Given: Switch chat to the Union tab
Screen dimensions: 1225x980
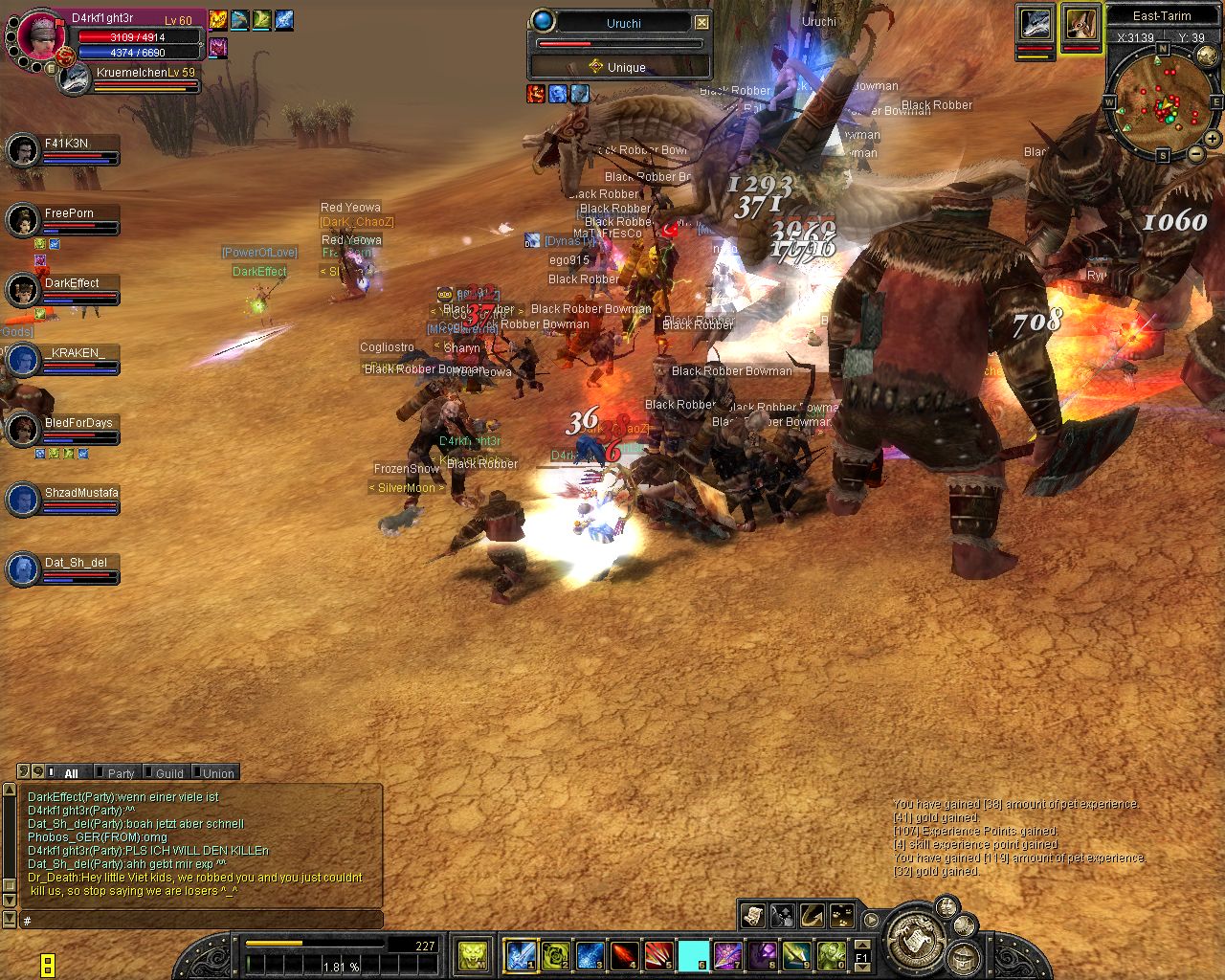Looking at the screenshot, I should click(x=217, y=773).
